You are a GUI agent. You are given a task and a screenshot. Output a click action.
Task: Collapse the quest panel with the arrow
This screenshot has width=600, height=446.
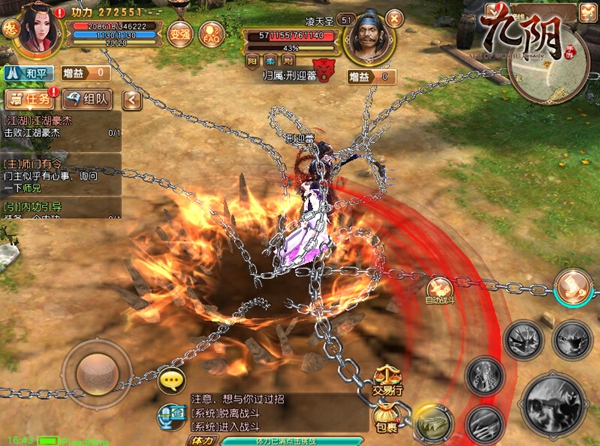click(131, 99)
